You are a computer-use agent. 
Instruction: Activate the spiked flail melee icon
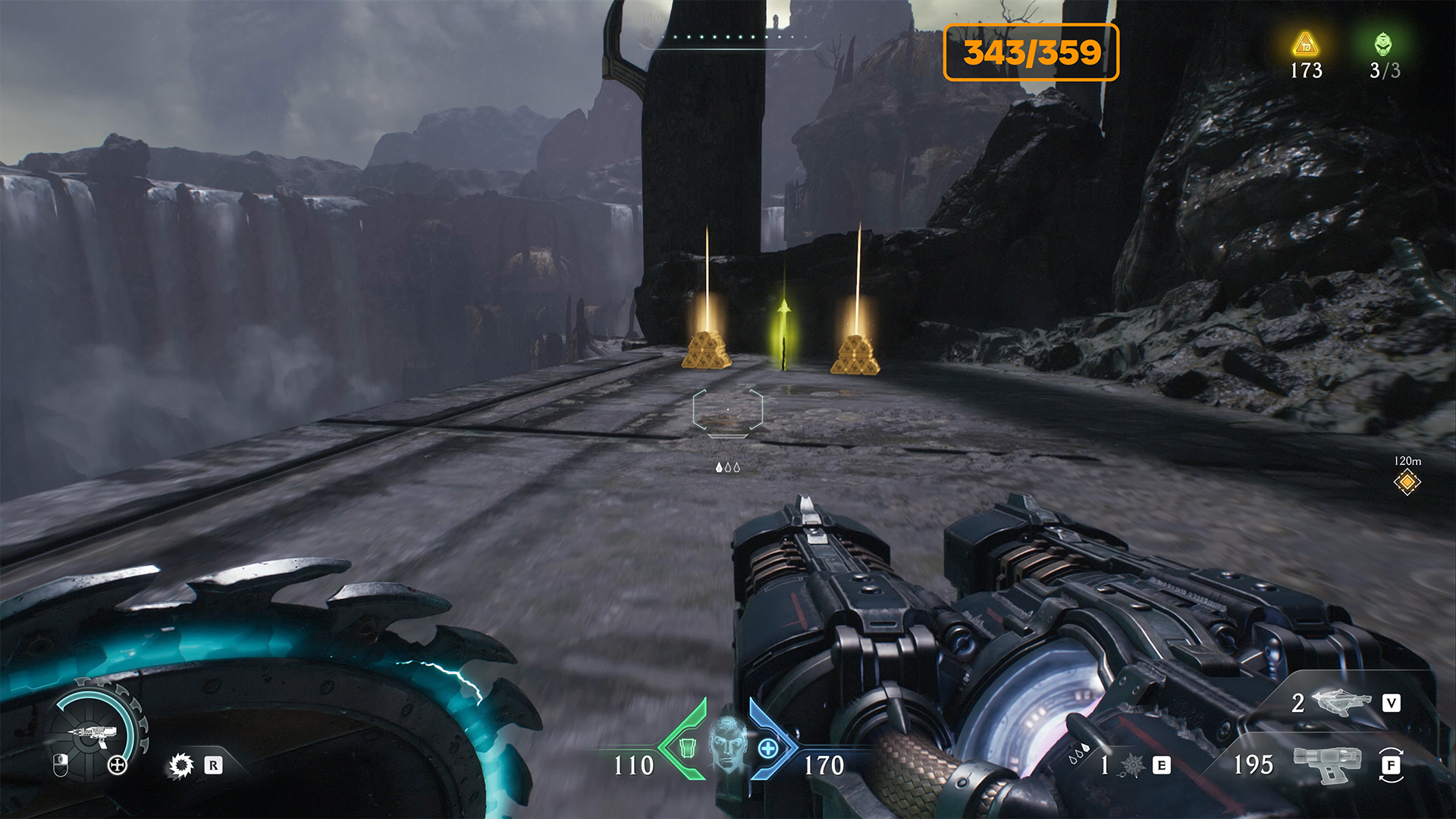tap(1132, 765)
